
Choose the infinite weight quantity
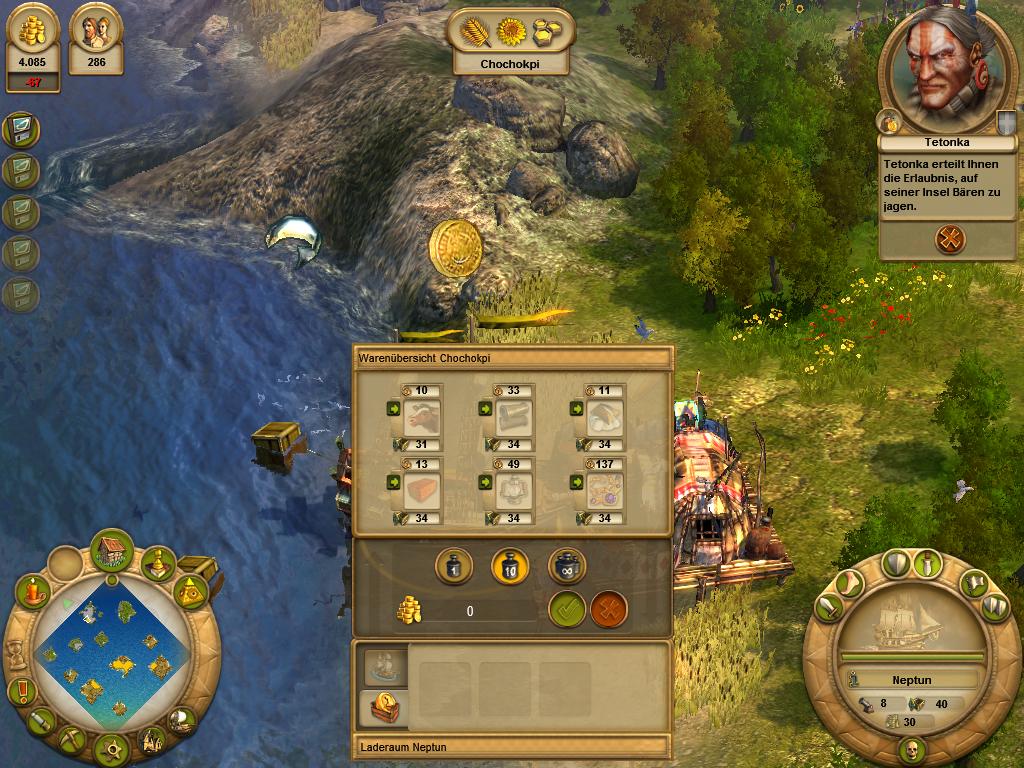point(567,567)
